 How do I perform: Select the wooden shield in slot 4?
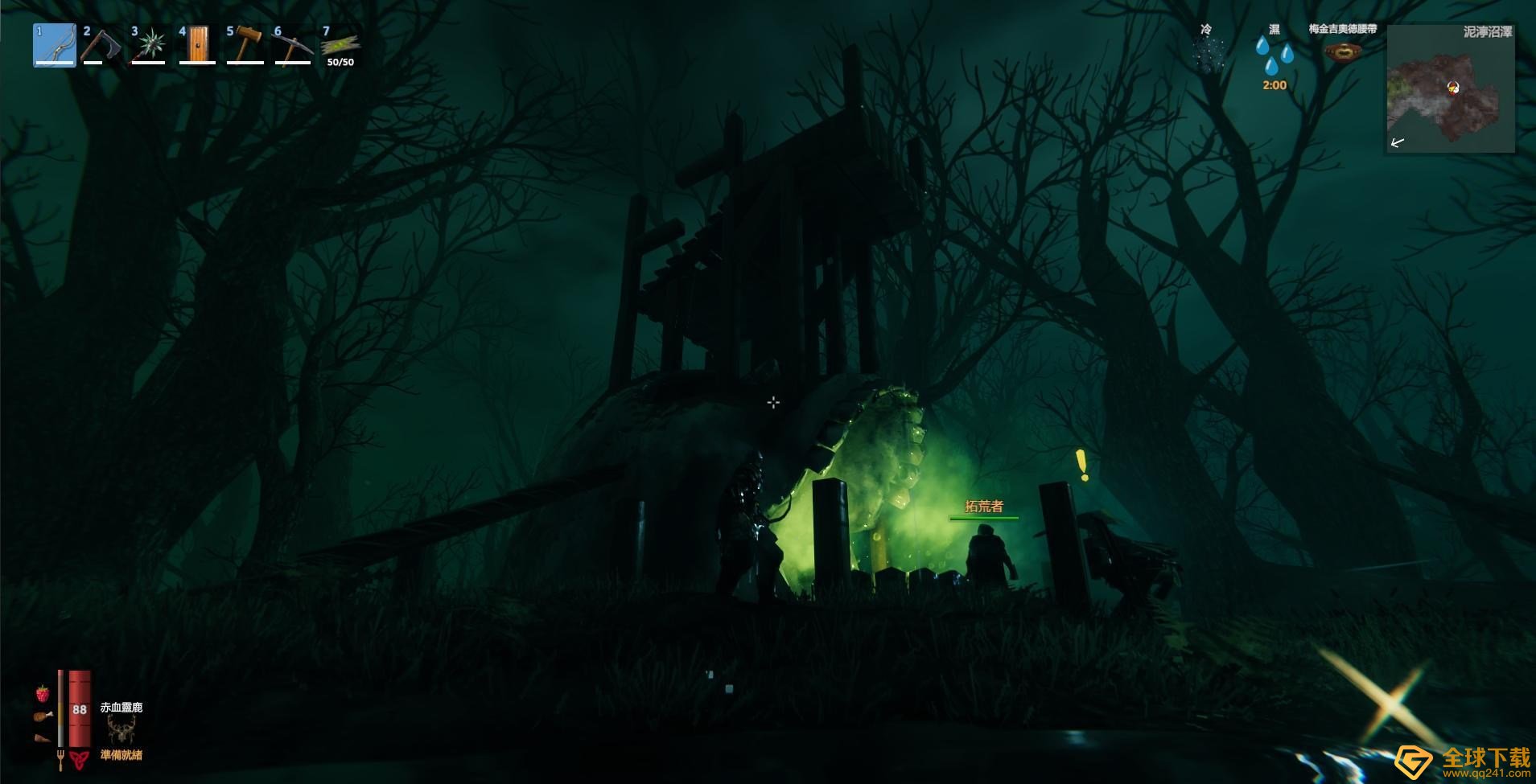197,45
